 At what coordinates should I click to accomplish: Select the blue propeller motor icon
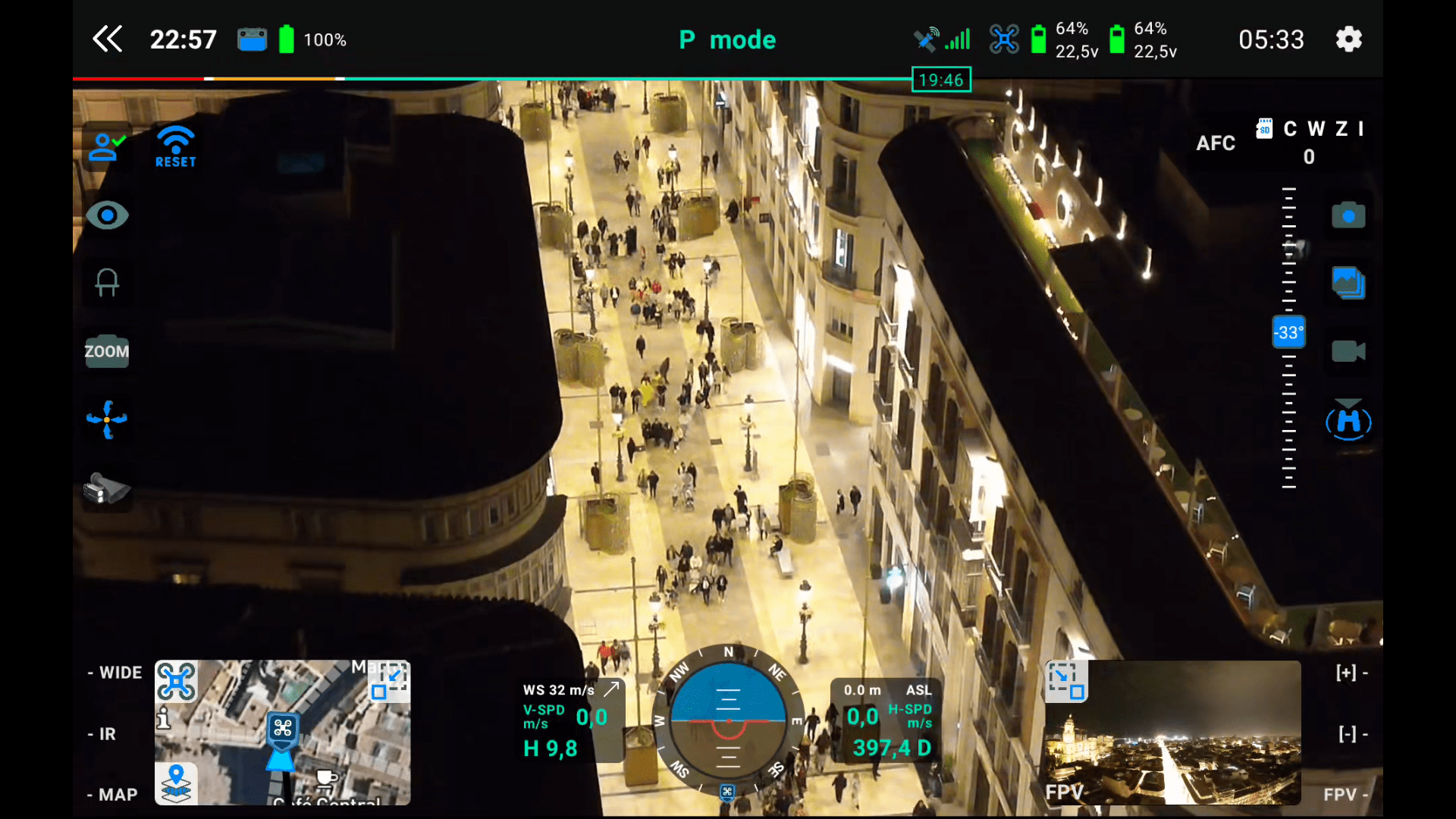click(x=106, y=419)
